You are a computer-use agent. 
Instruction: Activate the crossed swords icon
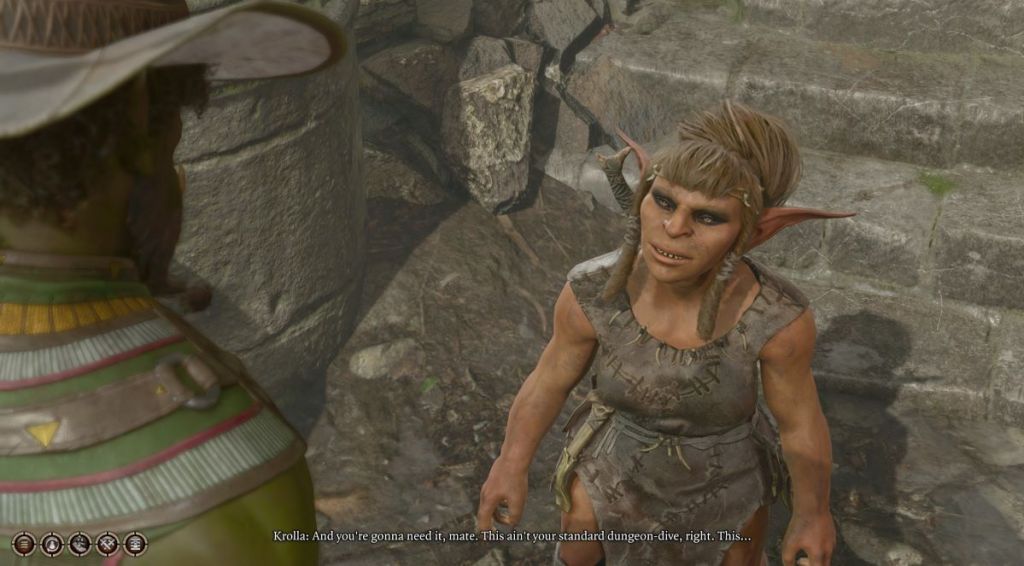[107, 544]
